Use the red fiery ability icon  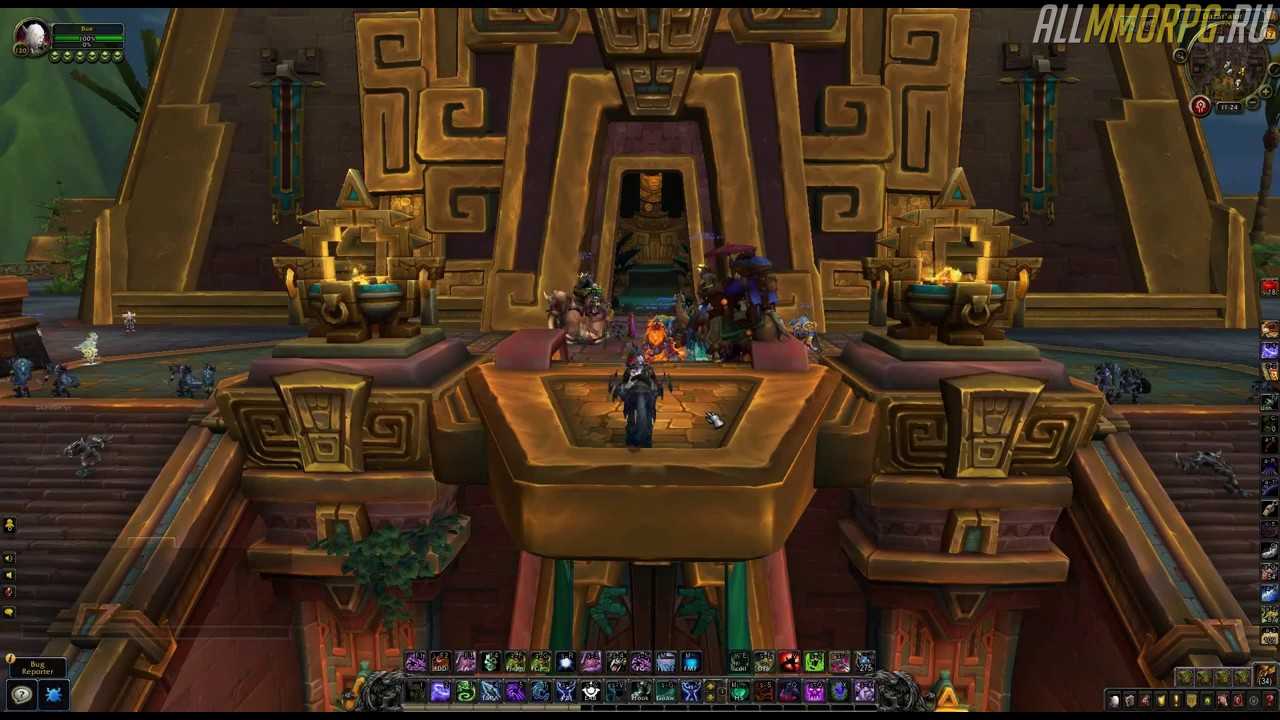[789, 662]
